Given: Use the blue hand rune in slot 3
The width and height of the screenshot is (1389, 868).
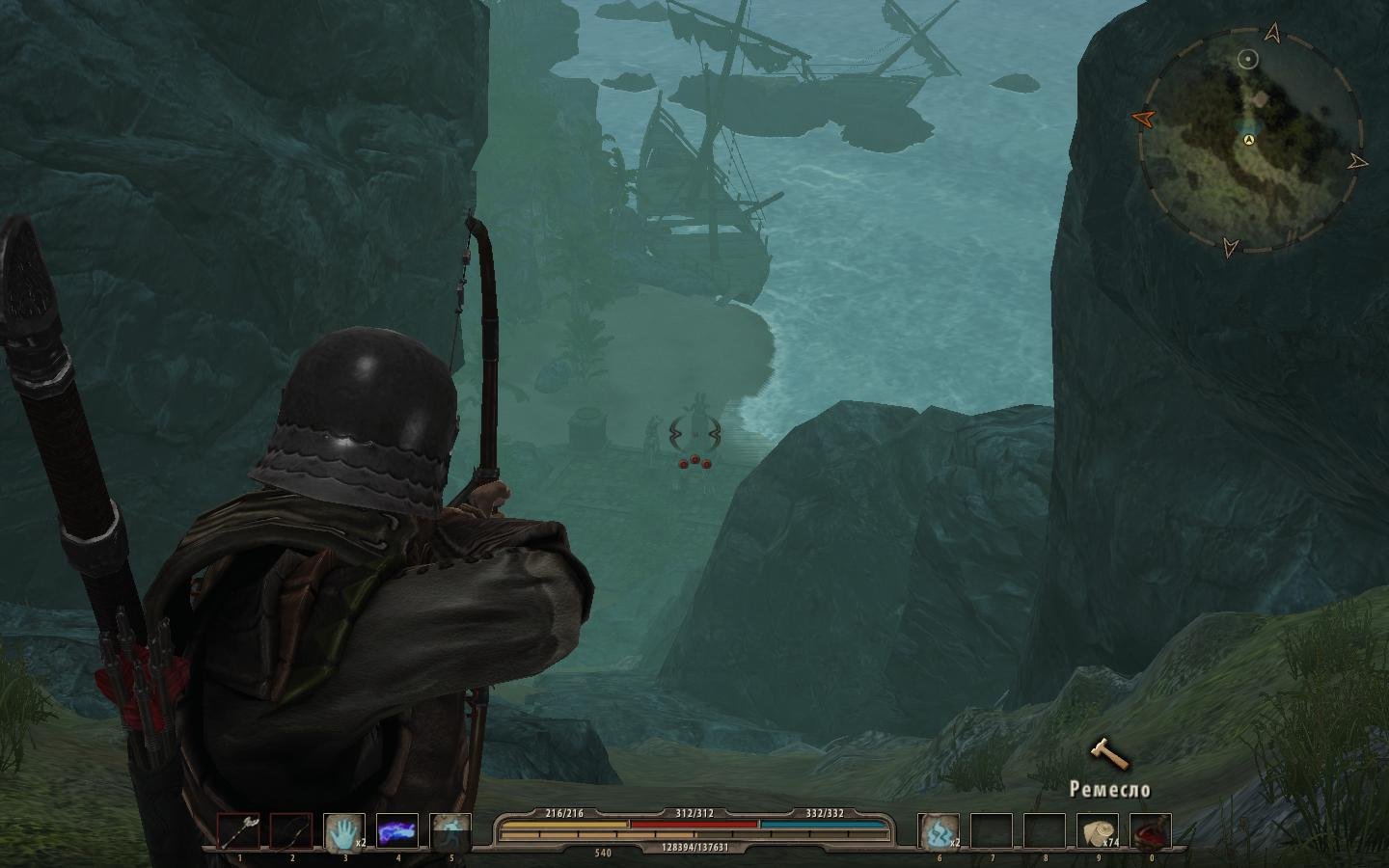Looking at the screenshot, I should tap(343, 831).
